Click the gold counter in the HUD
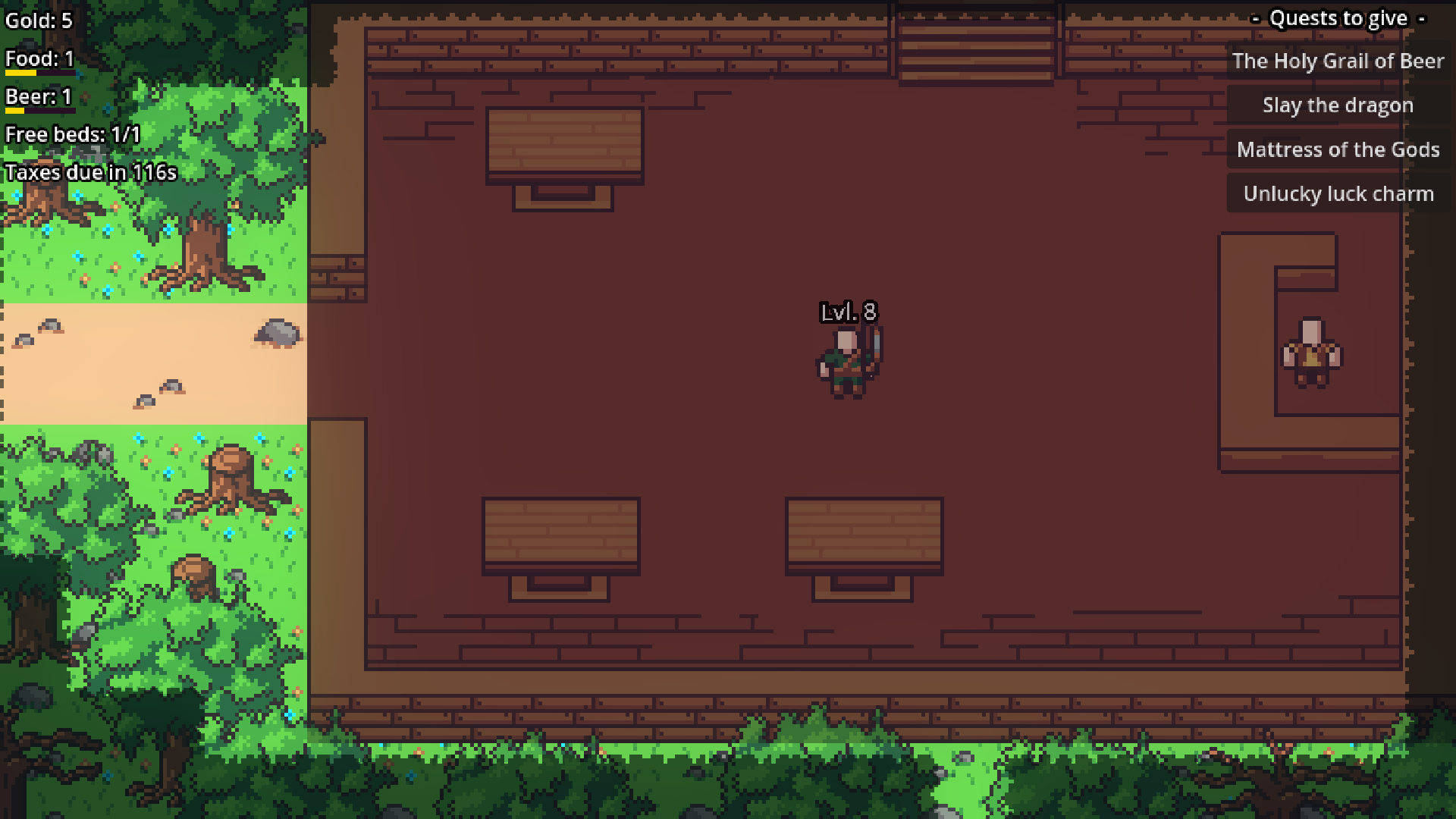1456x819 pixels. point(38,20)
